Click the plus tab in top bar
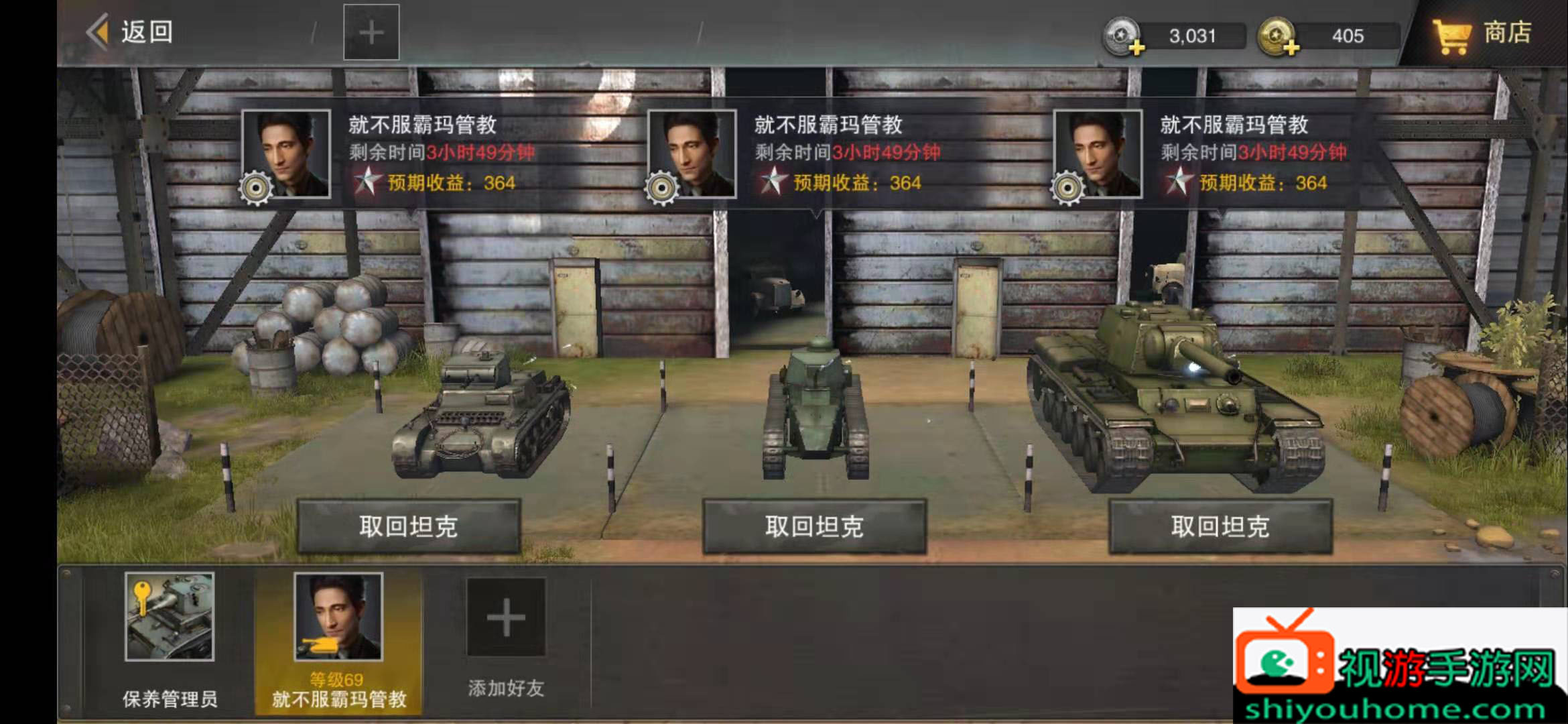 tap(371, 32)
